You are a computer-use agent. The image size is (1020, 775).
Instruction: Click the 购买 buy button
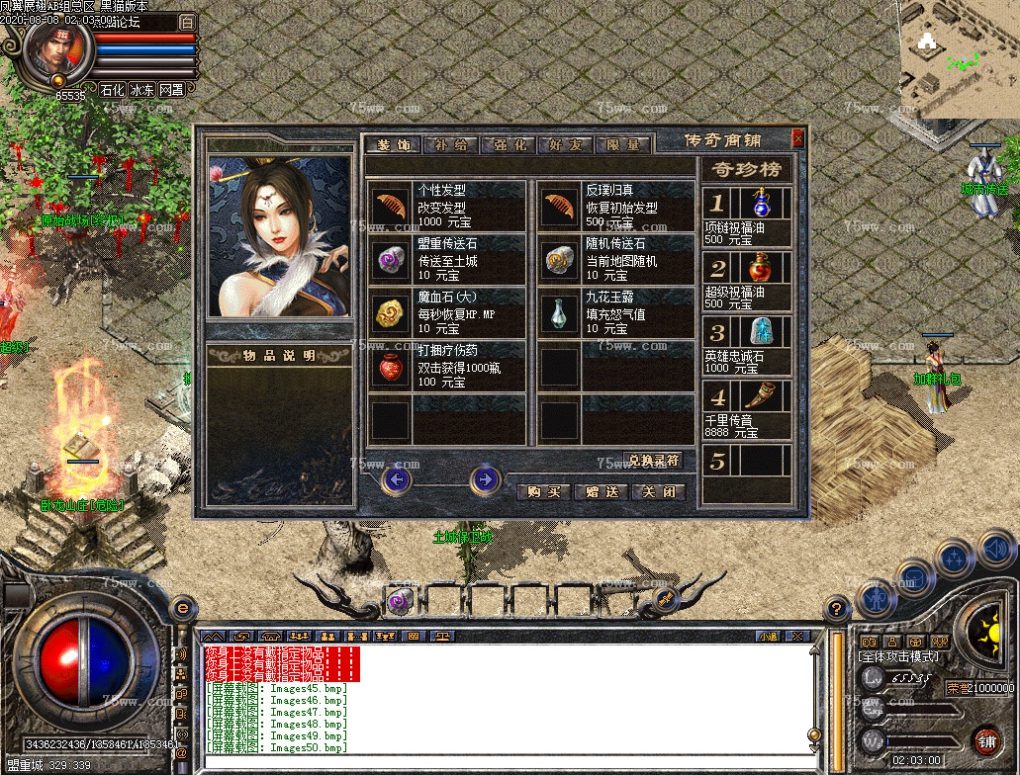pyautogui.click(x=544, y=492)
